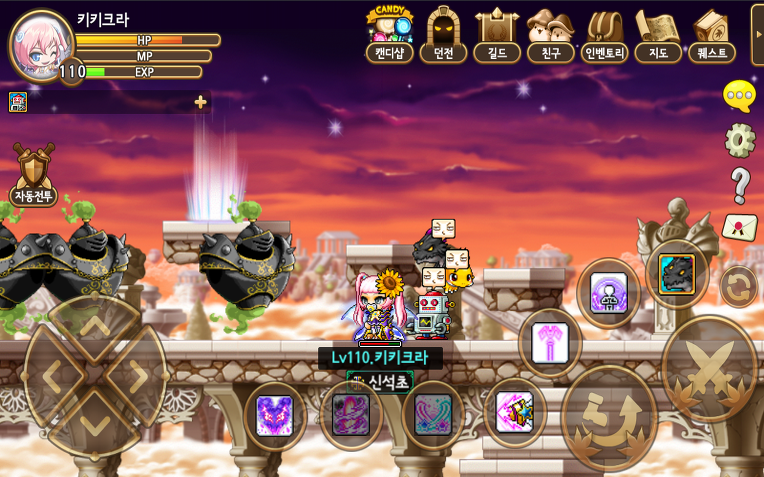Open the yellow chat bubble
Image resolution: width=764 pixels, height=477 pixels.
pyautogui.click(x=739, y=96)
